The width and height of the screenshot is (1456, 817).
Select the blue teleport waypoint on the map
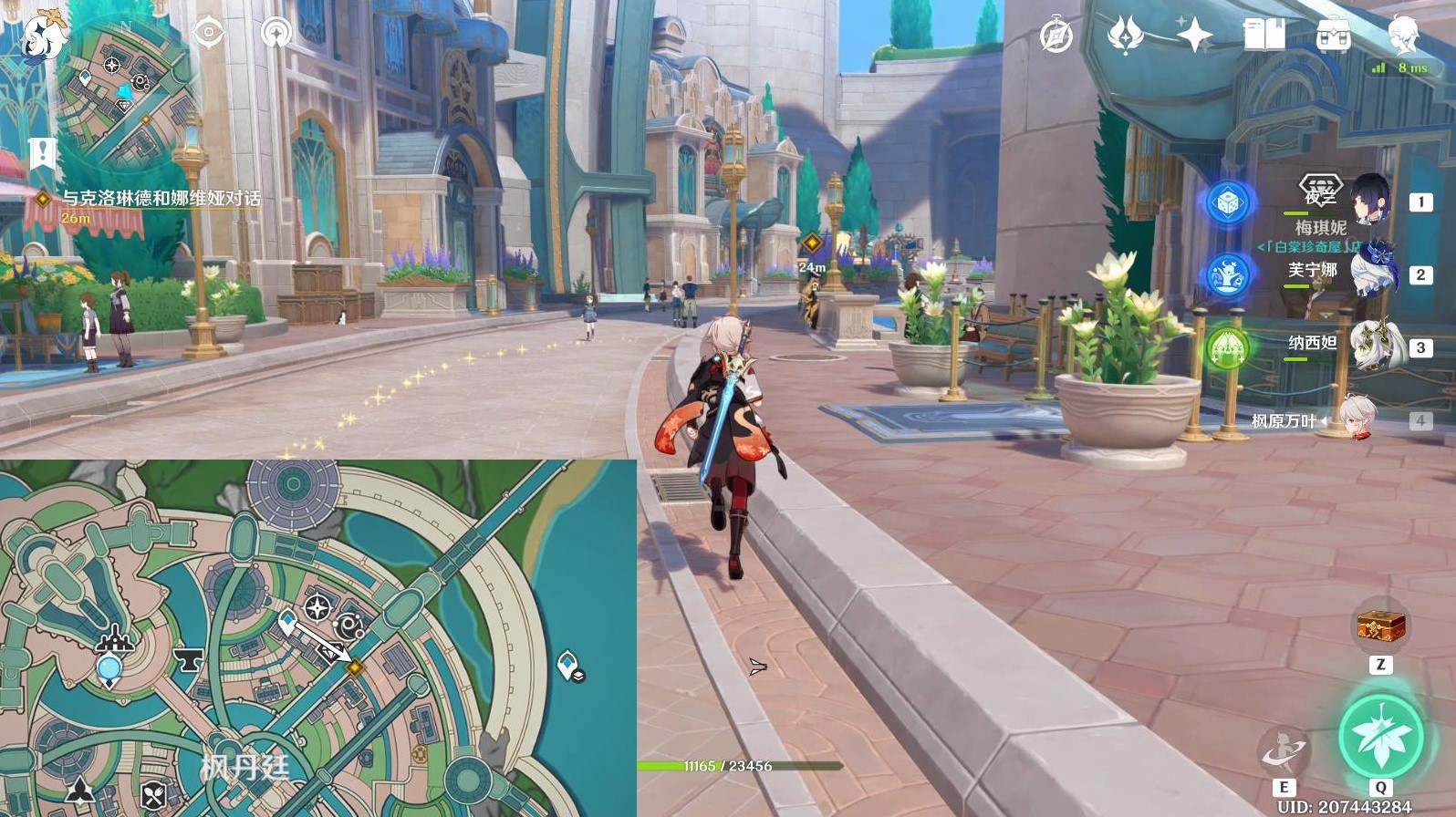109,669
